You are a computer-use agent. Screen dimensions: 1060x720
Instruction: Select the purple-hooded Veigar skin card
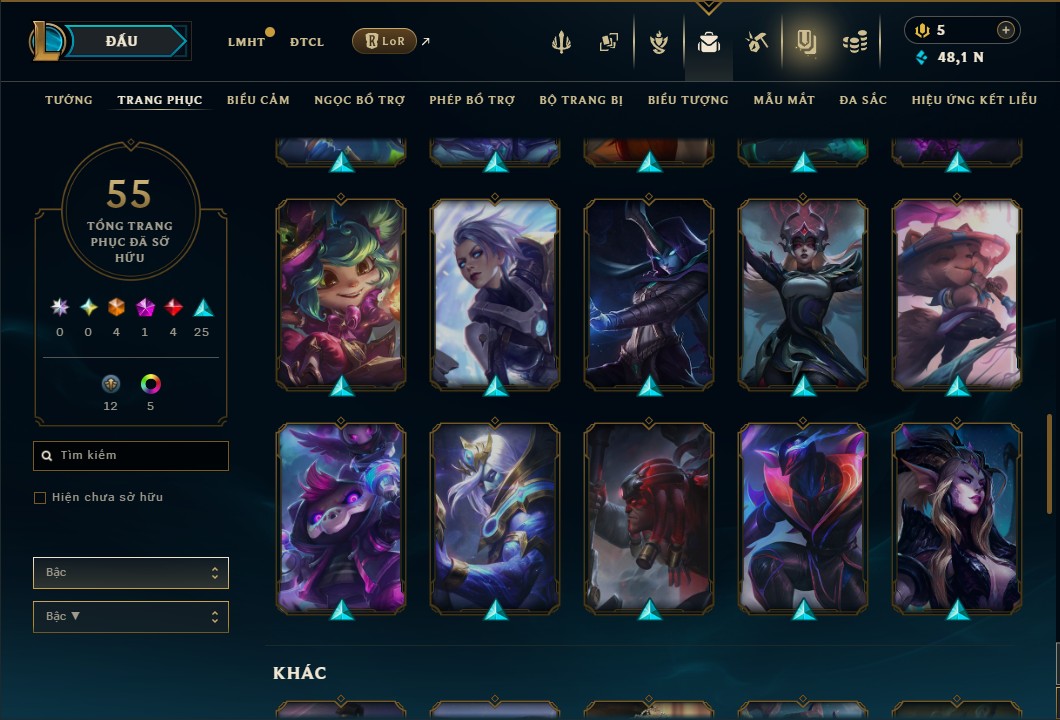pos(341,517)
